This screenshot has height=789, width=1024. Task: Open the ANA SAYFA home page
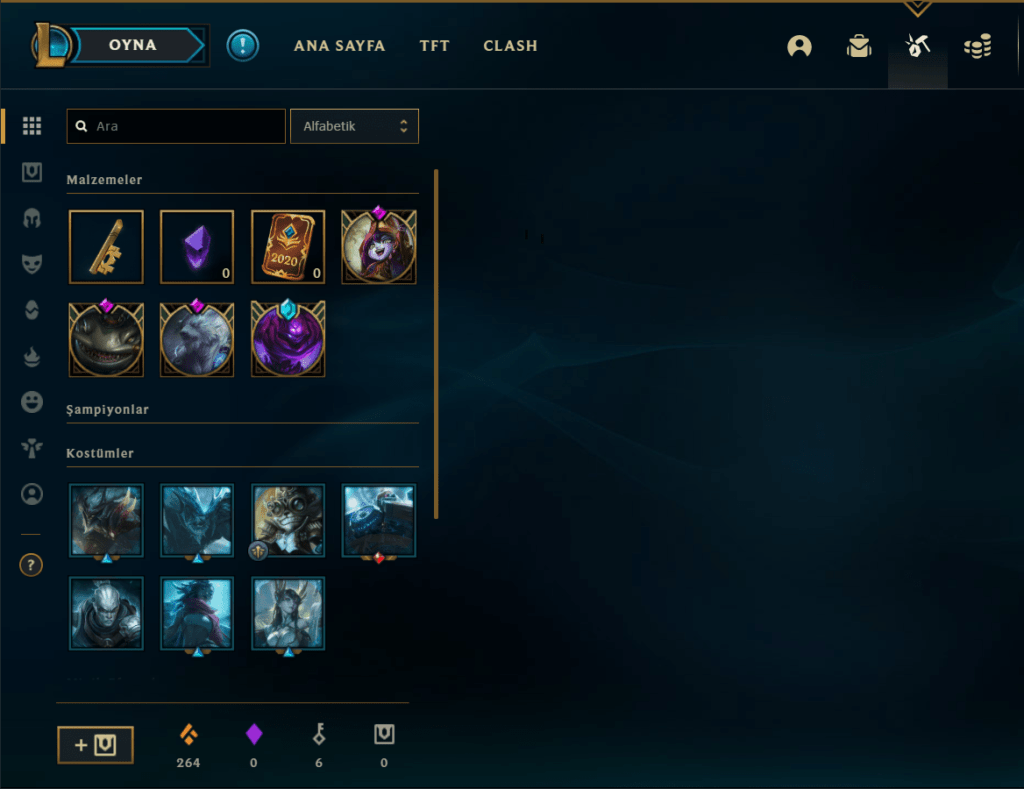coord(339,46)
